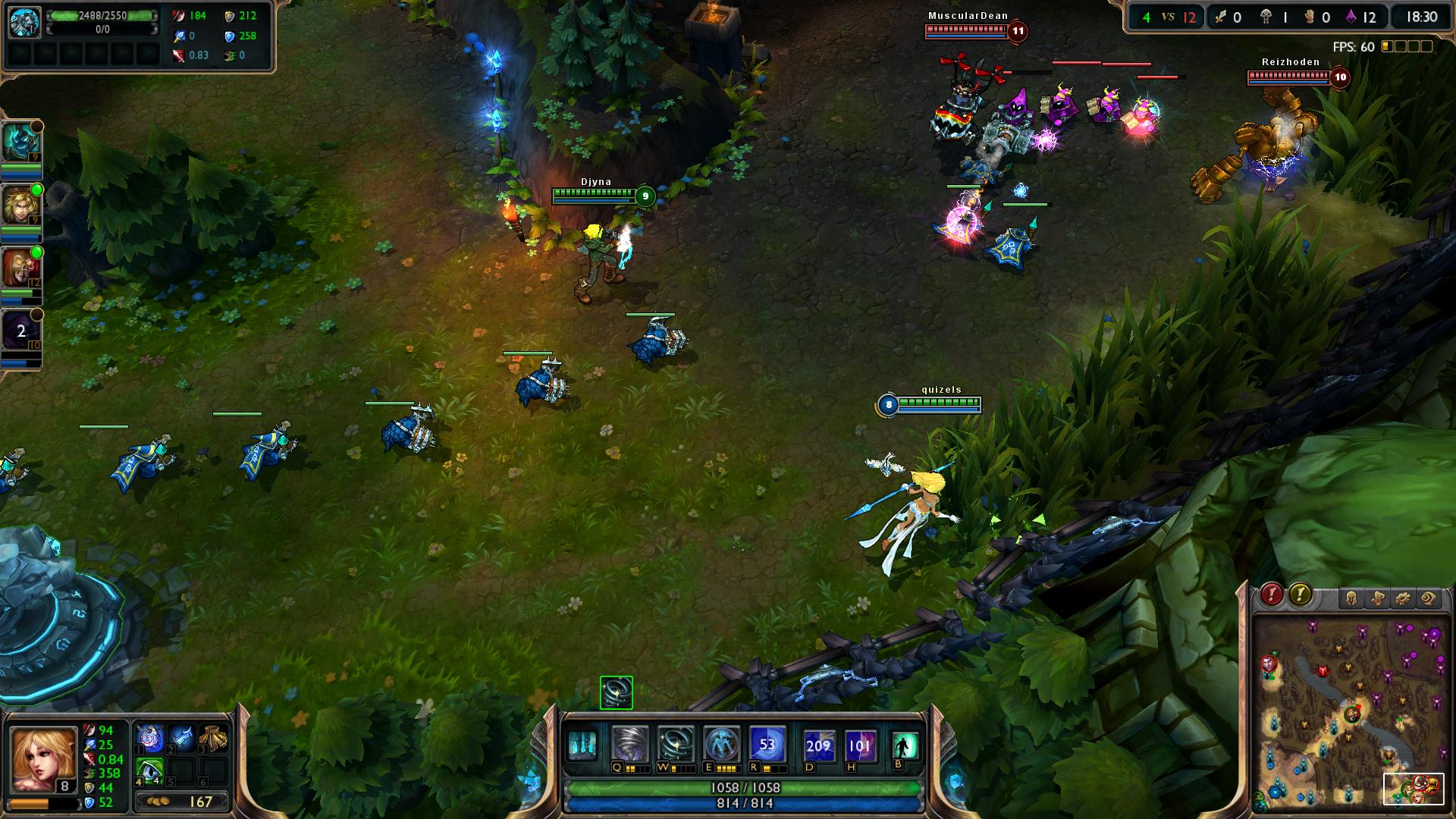Activate the Zephyr W ability
Image resolution: width=1456 pixels, height=819 pixels.
tap(675, 745)
